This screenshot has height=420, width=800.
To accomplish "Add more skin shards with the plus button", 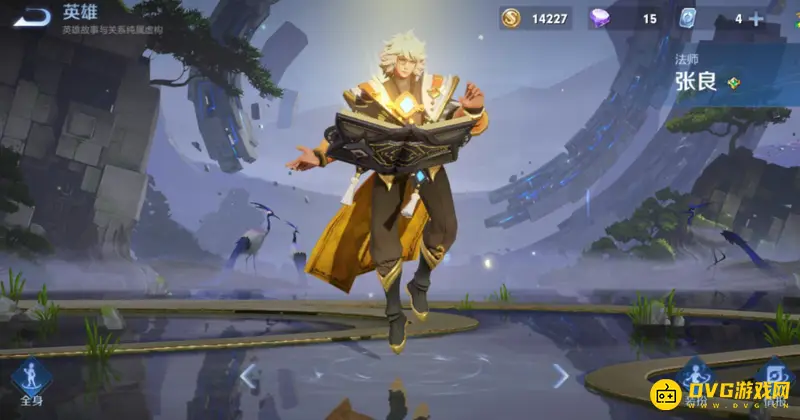I will (756, 18).
